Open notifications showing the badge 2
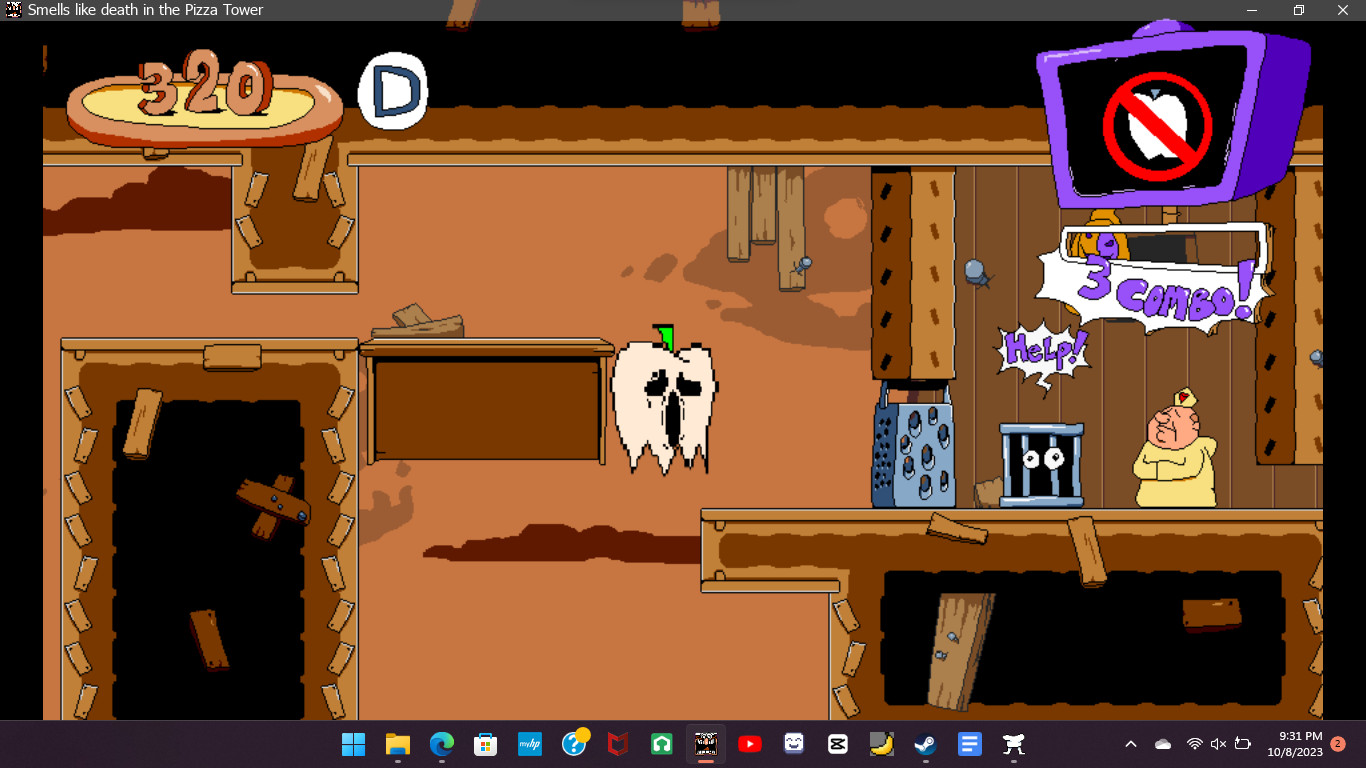1366x768 pixels. click(1338, 744)
